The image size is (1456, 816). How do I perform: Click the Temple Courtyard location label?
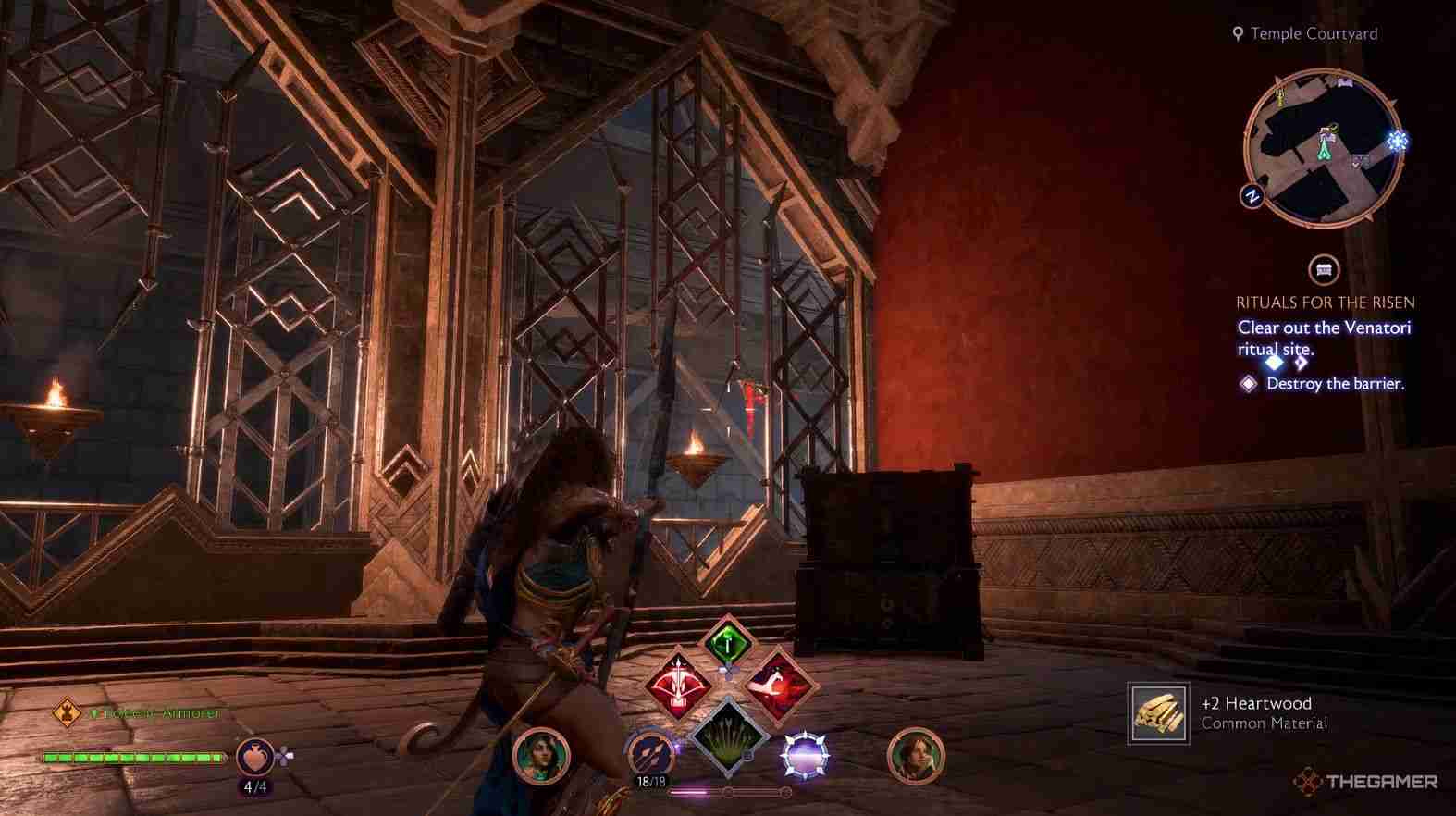(x=1313, y=33)
